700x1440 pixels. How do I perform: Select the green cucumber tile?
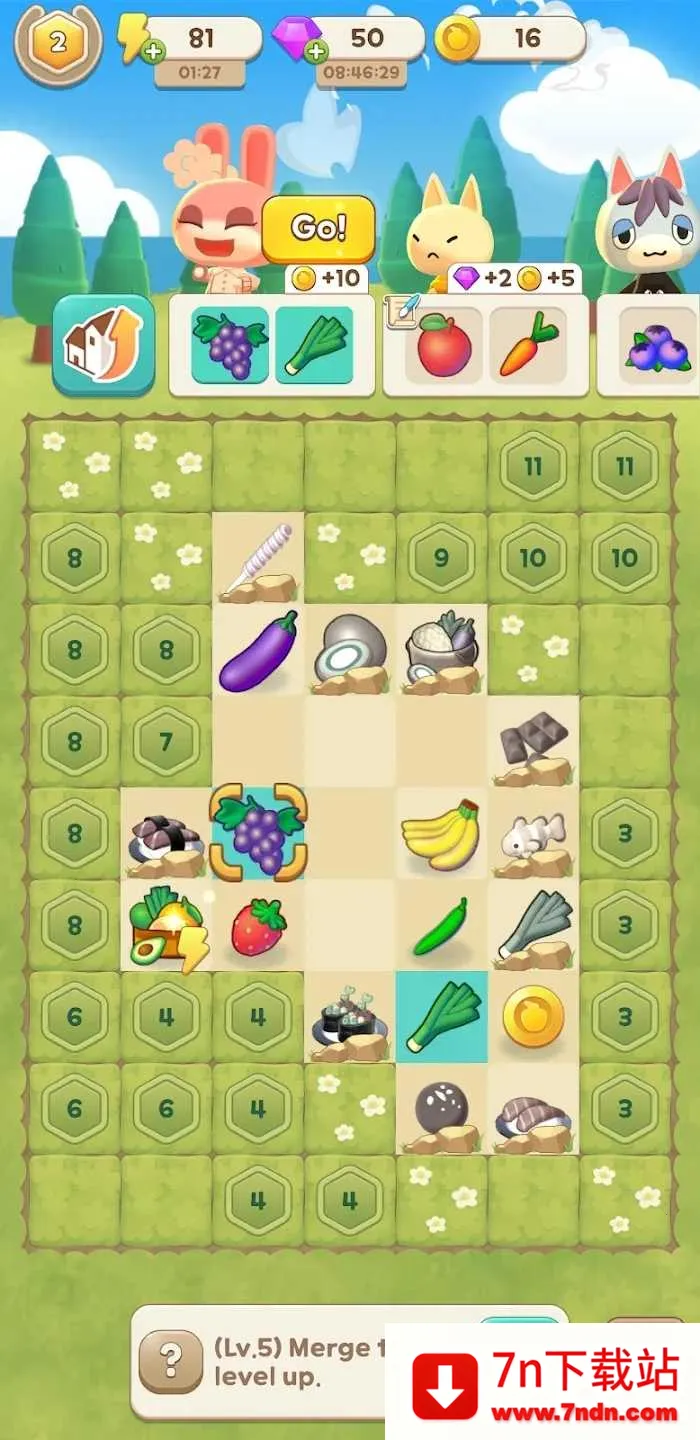[441, 926]
